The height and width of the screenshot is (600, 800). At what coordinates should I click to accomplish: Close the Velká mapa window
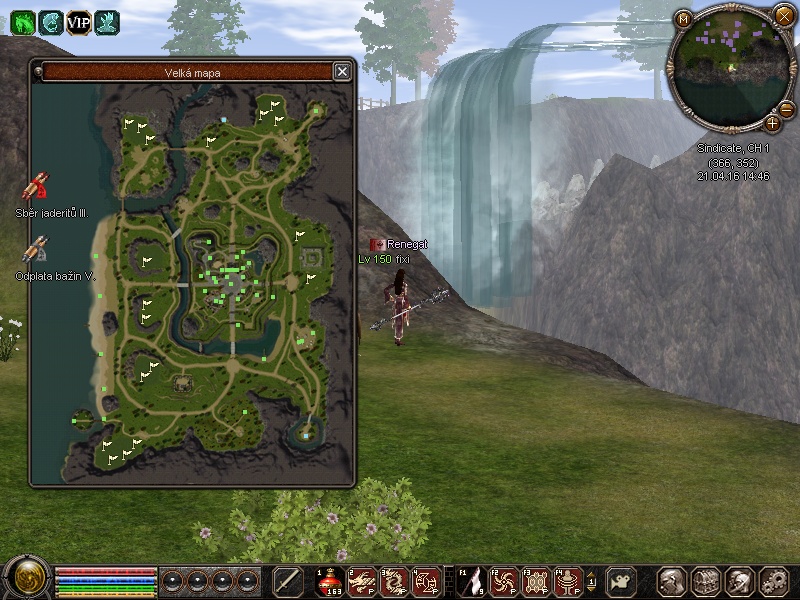(x=342, y=71)
